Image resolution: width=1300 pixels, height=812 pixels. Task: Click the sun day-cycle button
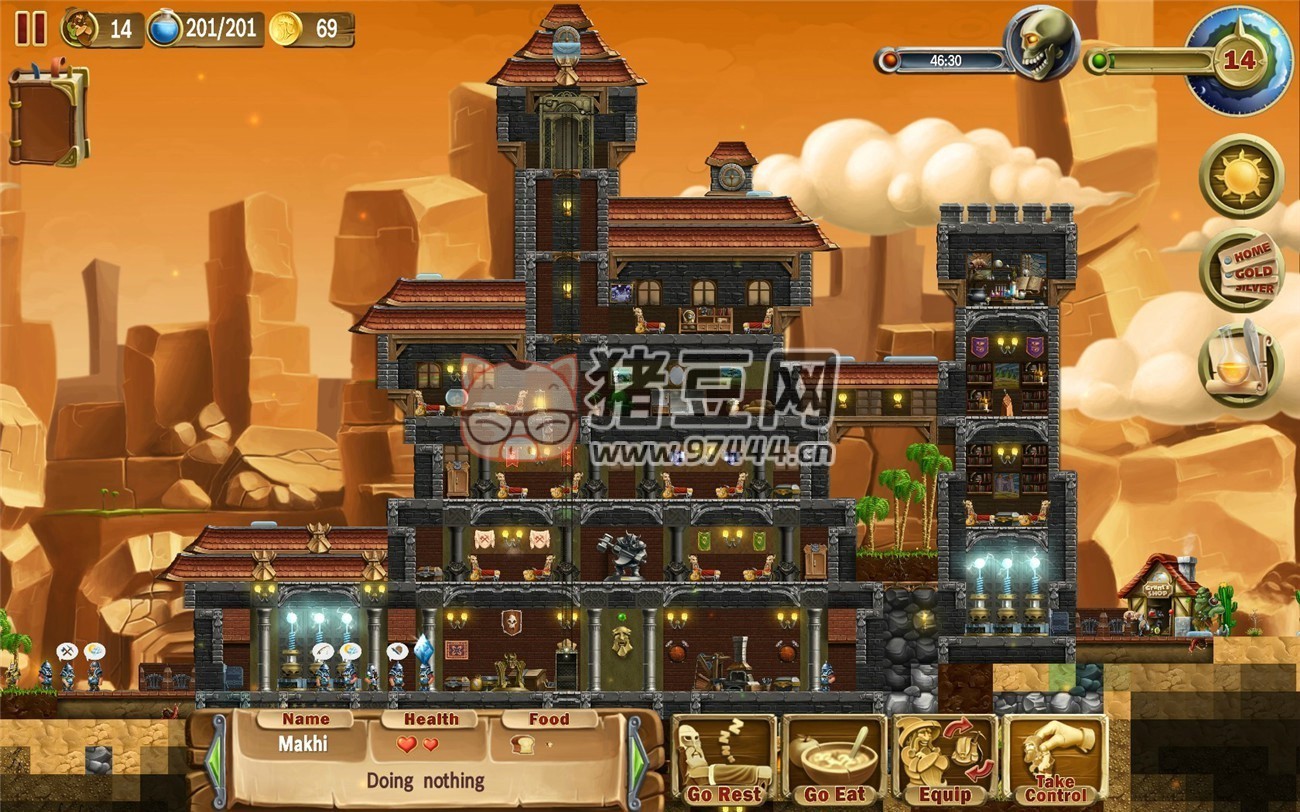tap(1241, 176)
